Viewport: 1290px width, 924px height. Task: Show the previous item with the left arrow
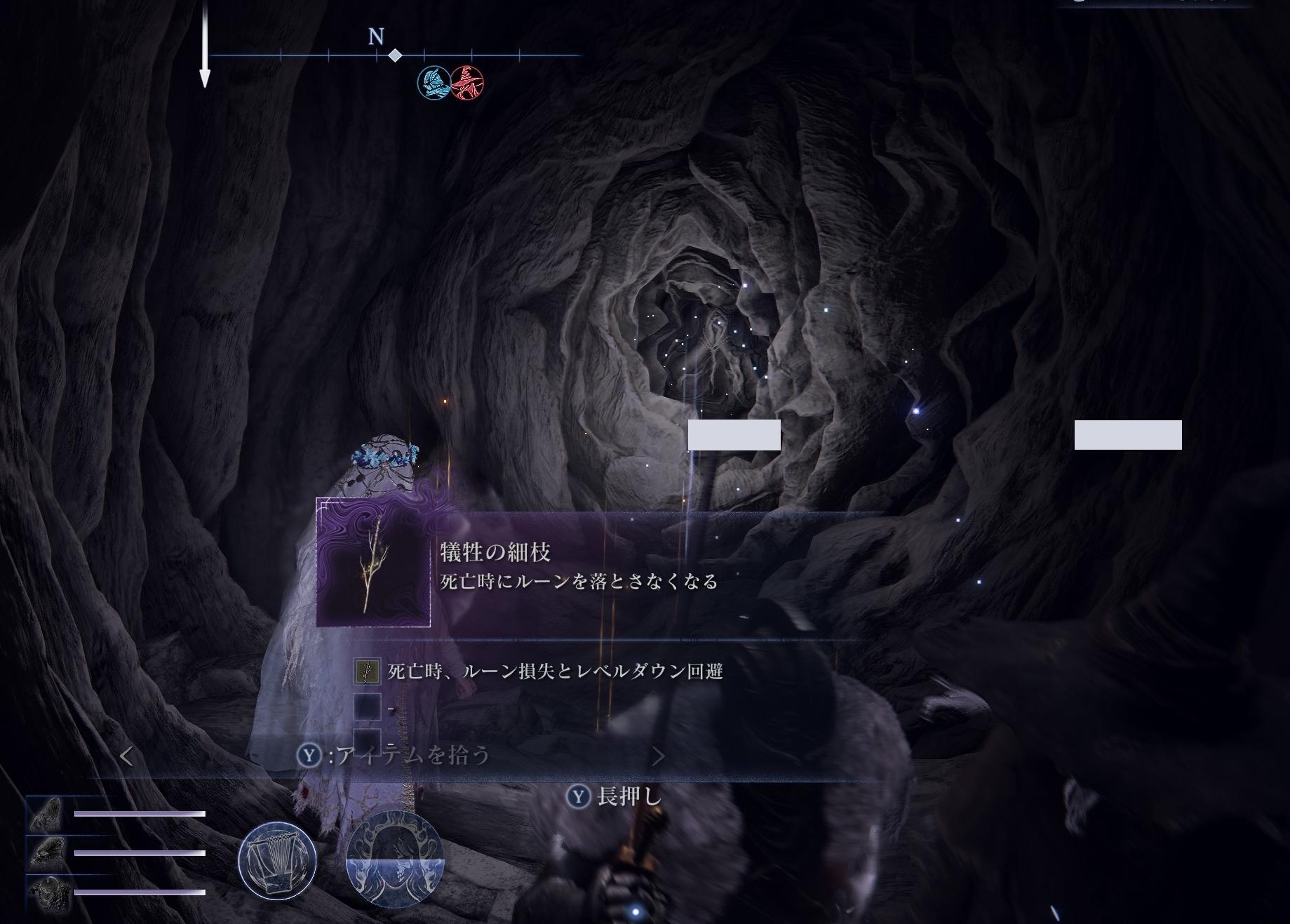tap(127, 756)
